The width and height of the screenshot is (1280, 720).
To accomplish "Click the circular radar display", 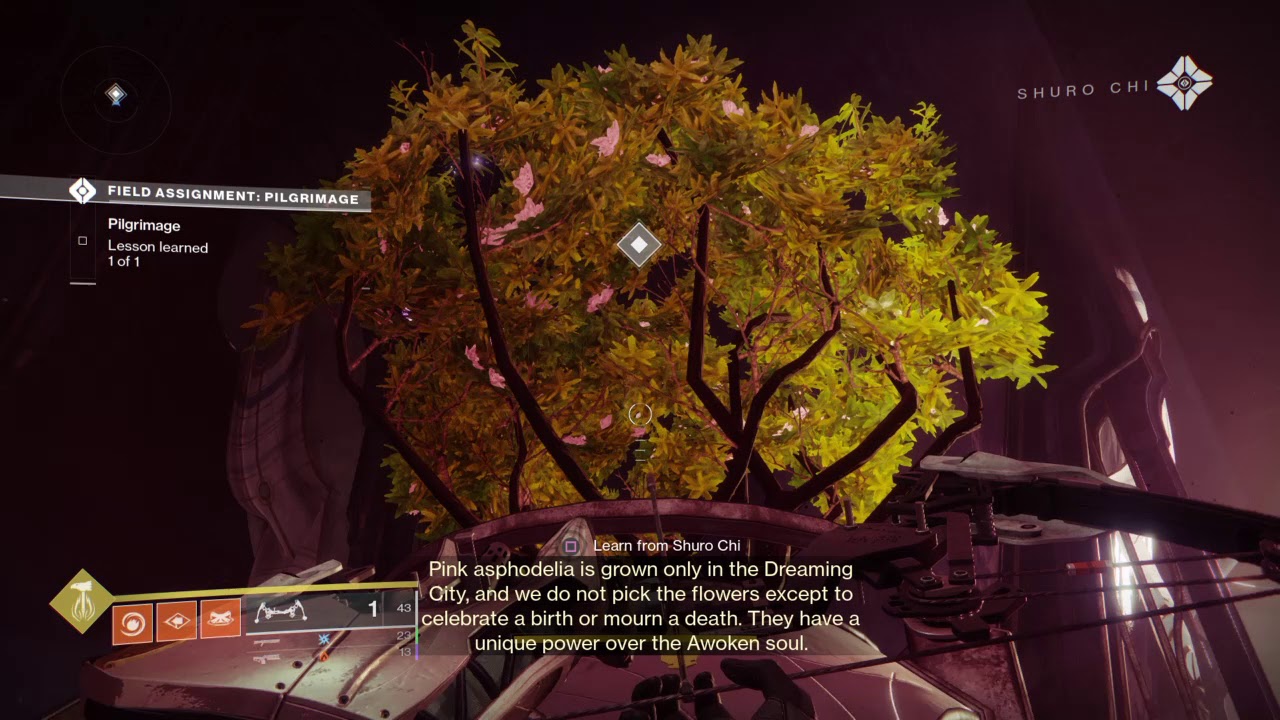I will [116, 97].
